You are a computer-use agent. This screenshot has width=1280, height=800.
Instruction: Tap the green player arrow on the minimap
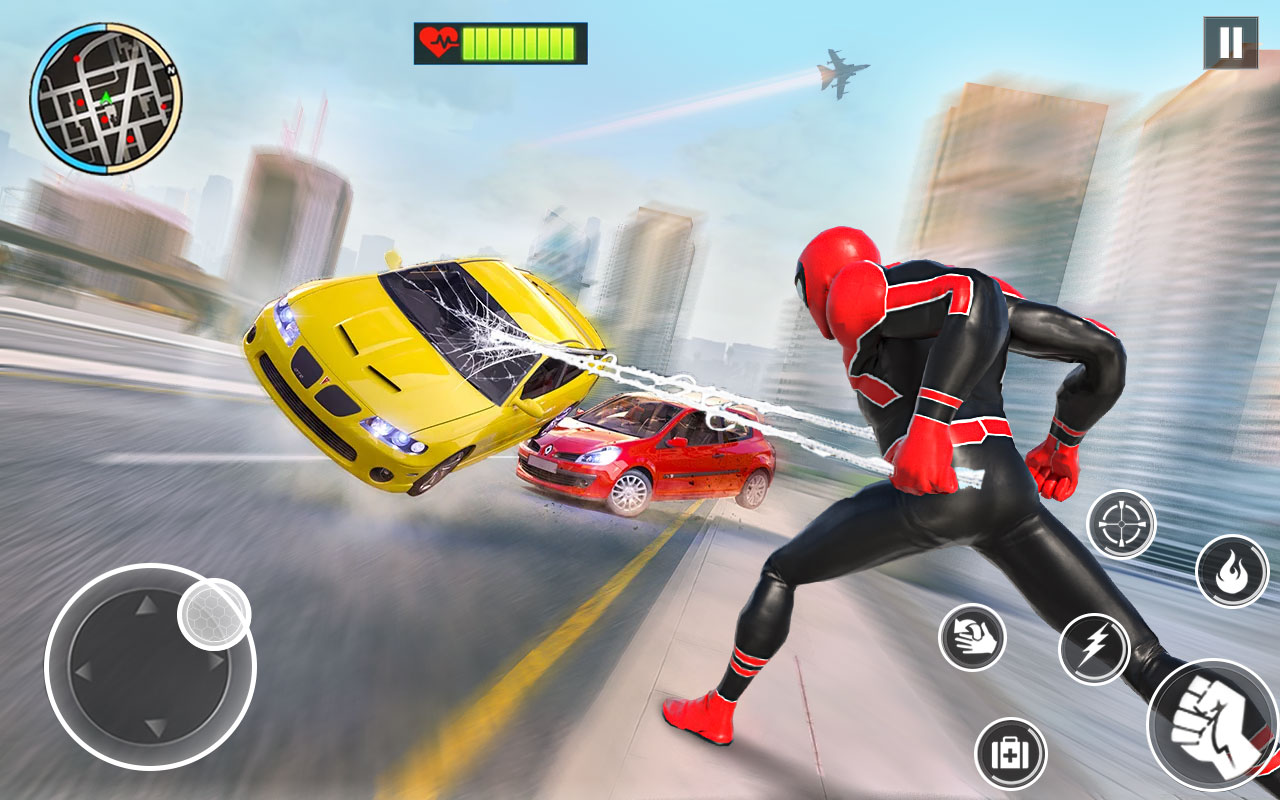(x=105, y=98)
